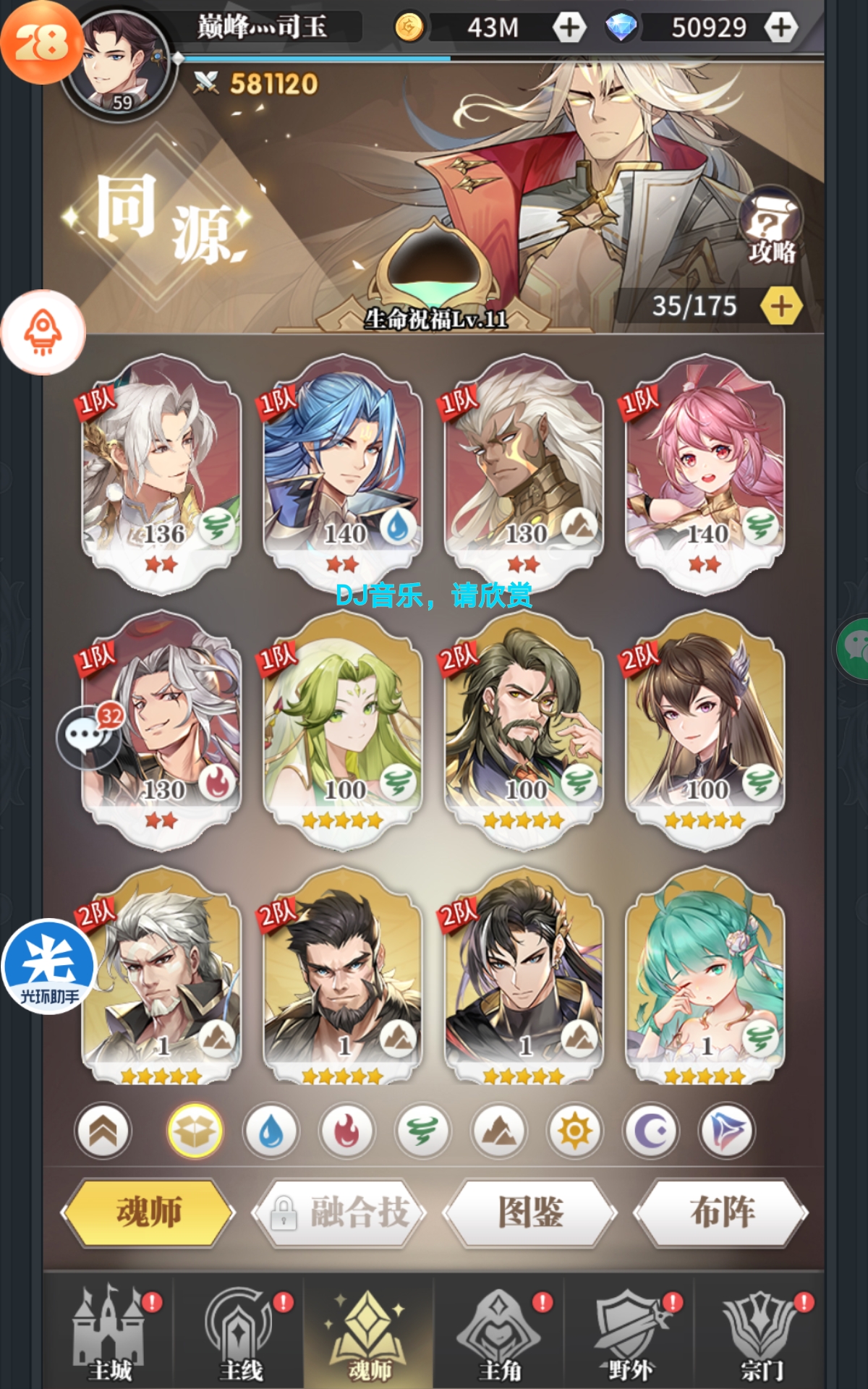Screen dimensions: 868x1389
Task: Add gold coins with the plus button
Action: pos(569,27)
